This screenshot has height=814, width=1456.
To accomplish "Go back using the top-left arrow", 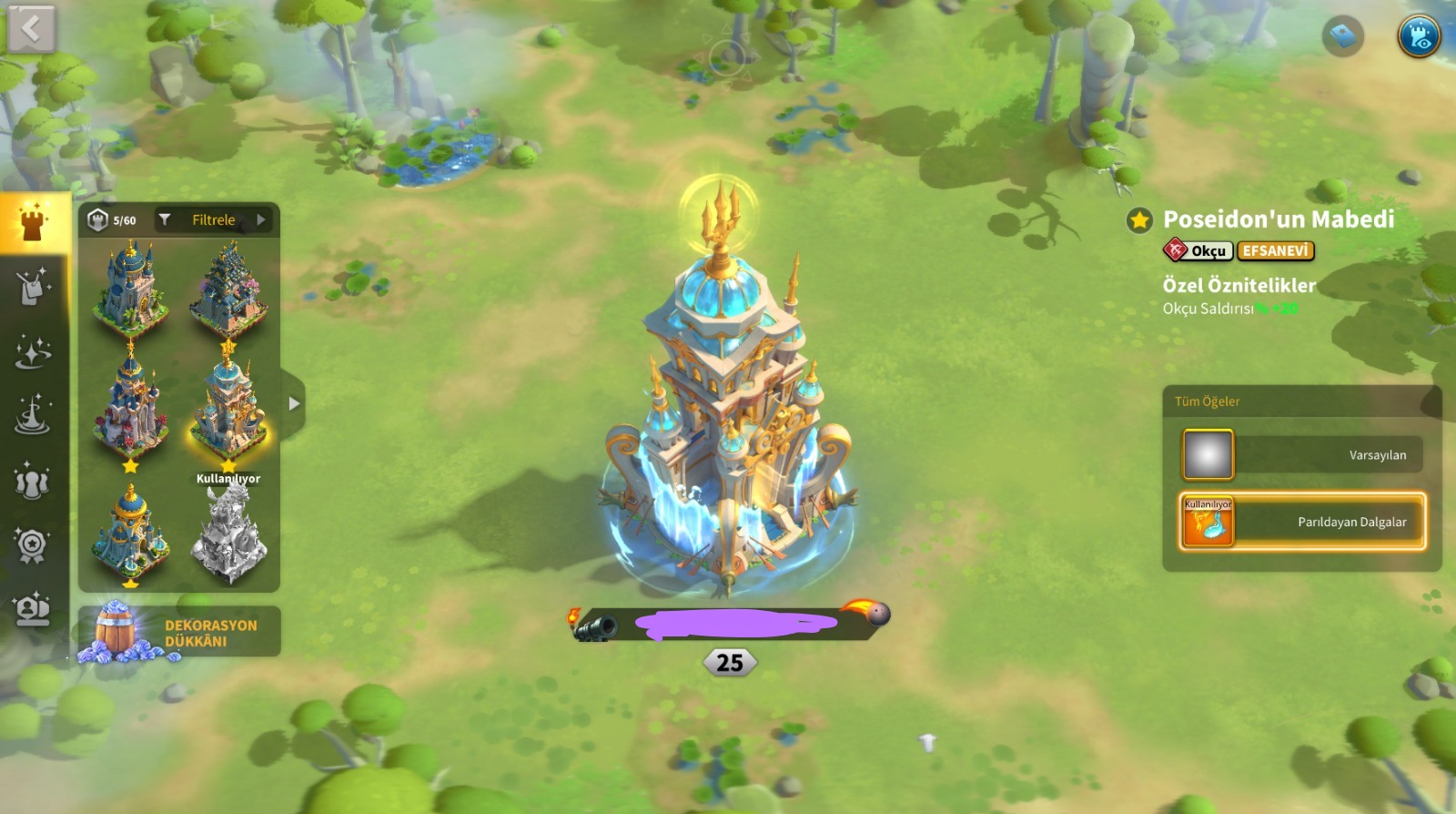I will coord(32,30).
